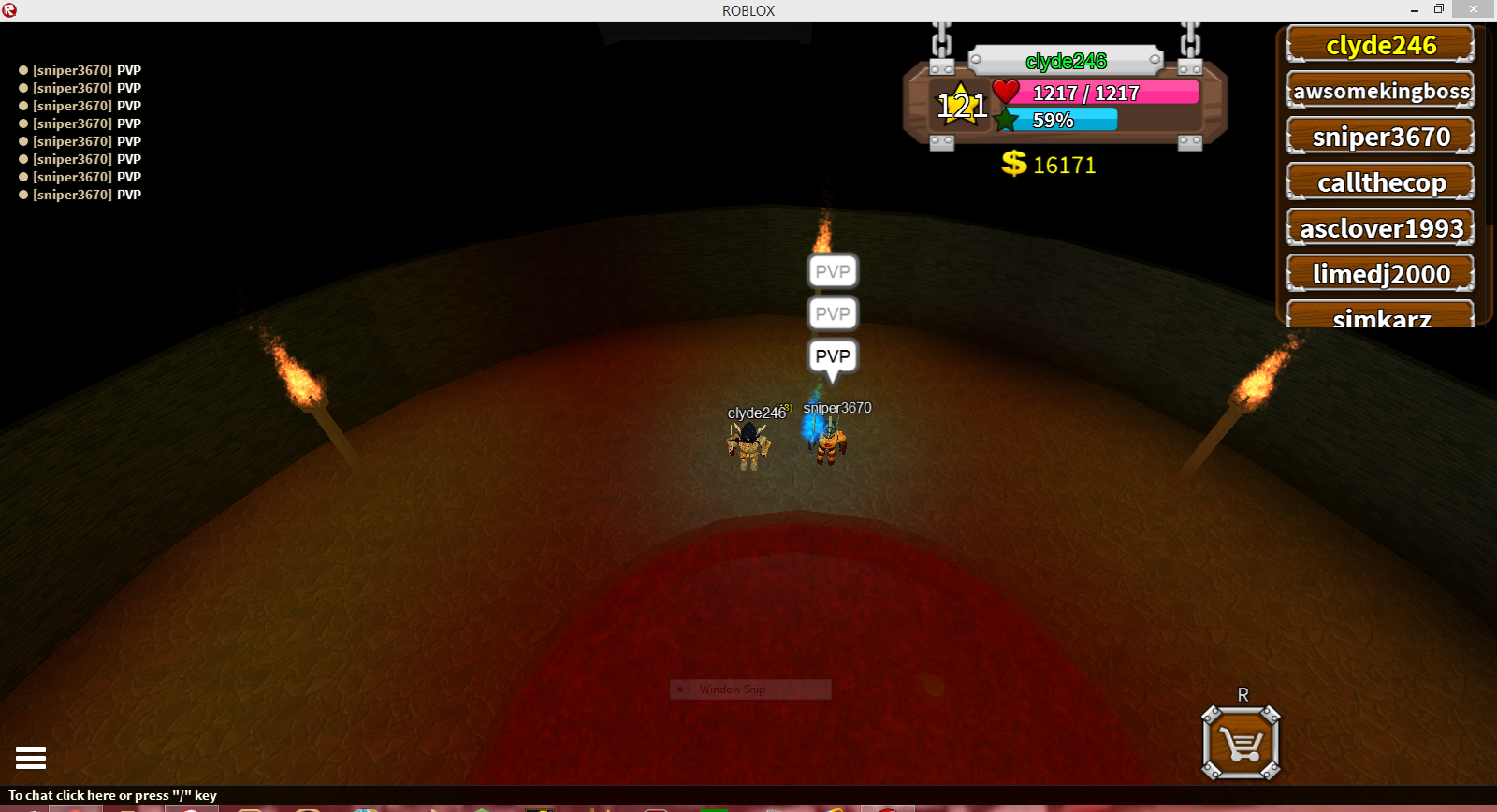Viewport: 1497px width, 812px height.
Task: Click the Roblox logo in the title bar
Action: click(9, 9)
